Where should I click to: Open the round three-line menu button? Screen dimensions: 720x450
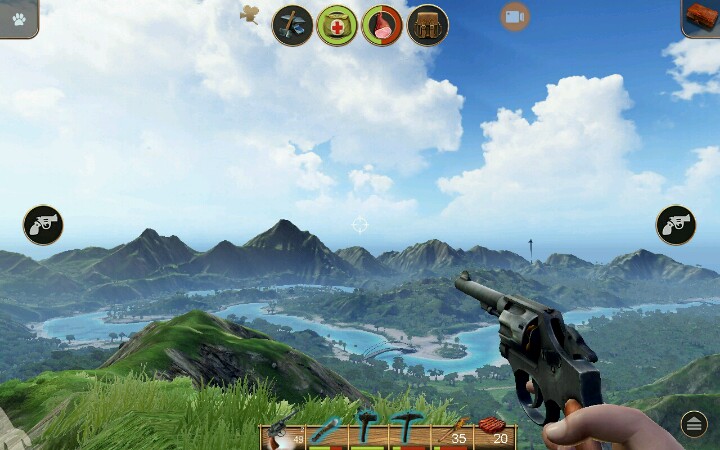[694, 424]
